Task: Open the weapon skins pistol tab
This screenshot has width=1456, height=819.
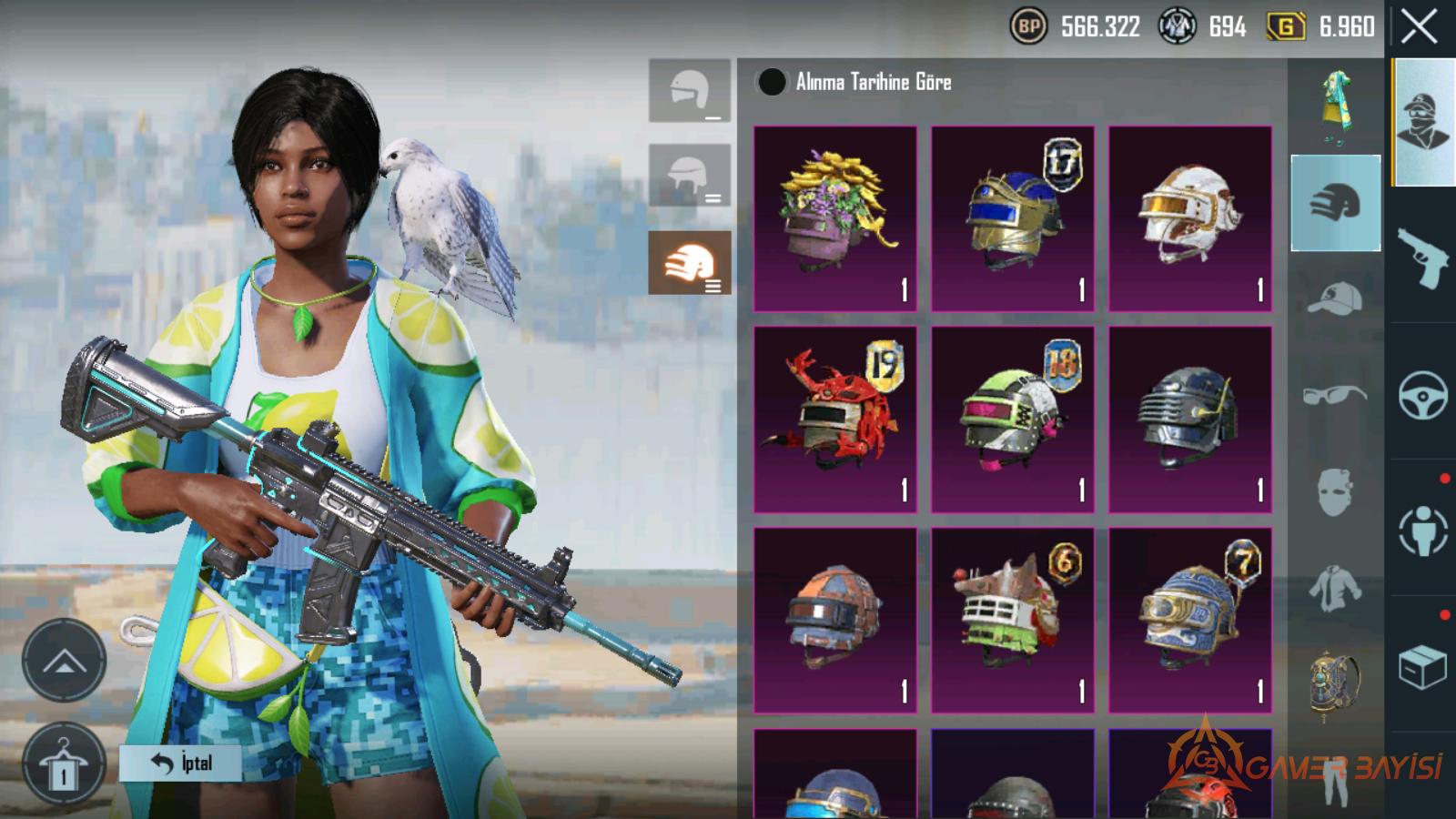Action: 1423,258
